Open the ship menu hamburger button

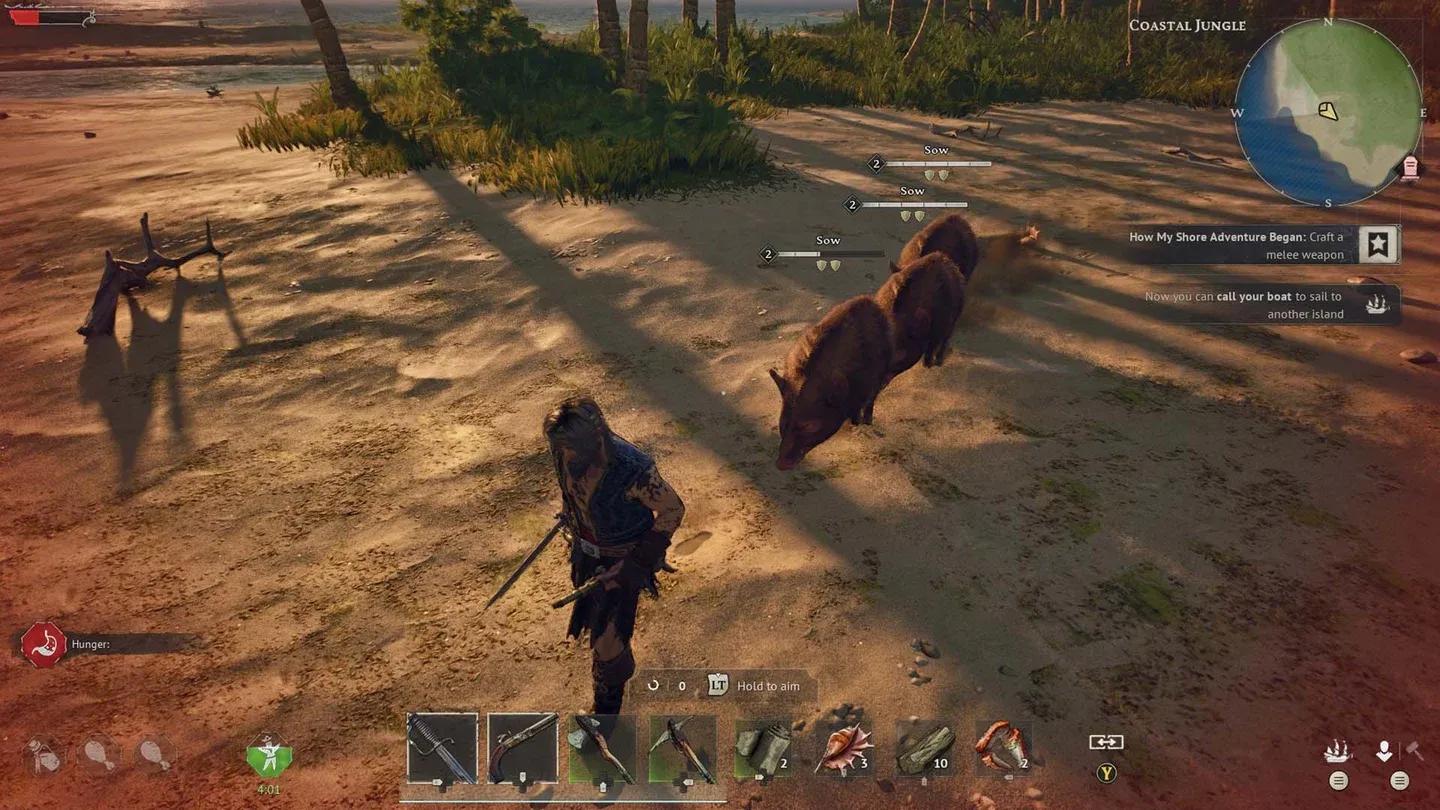point(1337,781)
